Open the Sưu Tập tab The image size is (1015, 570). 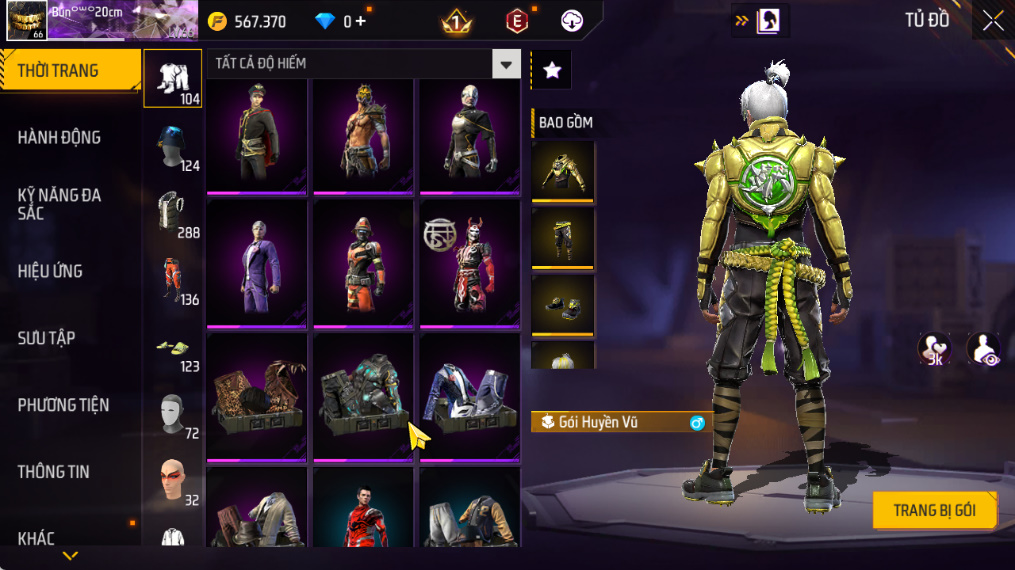(46, 338)
